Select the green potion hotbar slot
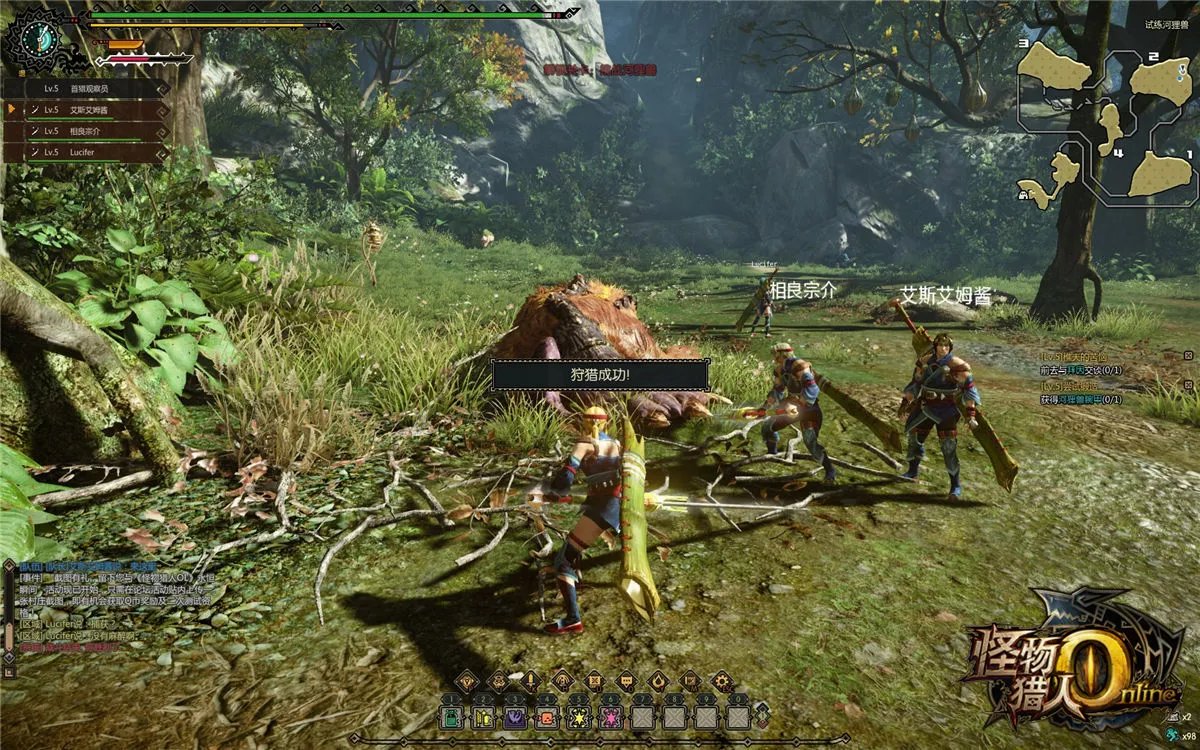This screenshot has height=750, width=1200. pyautogui.click(x=452, y=717)
